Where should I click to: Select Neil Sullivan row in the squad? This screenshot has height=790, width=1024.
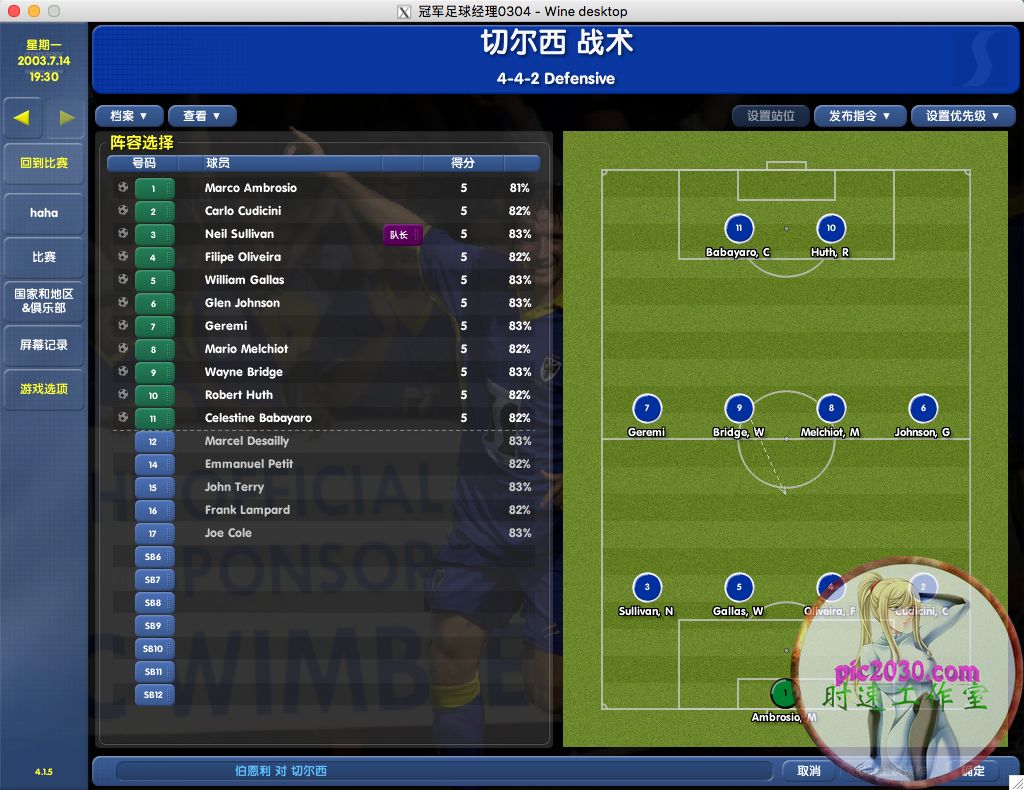(x=239, y=234)
